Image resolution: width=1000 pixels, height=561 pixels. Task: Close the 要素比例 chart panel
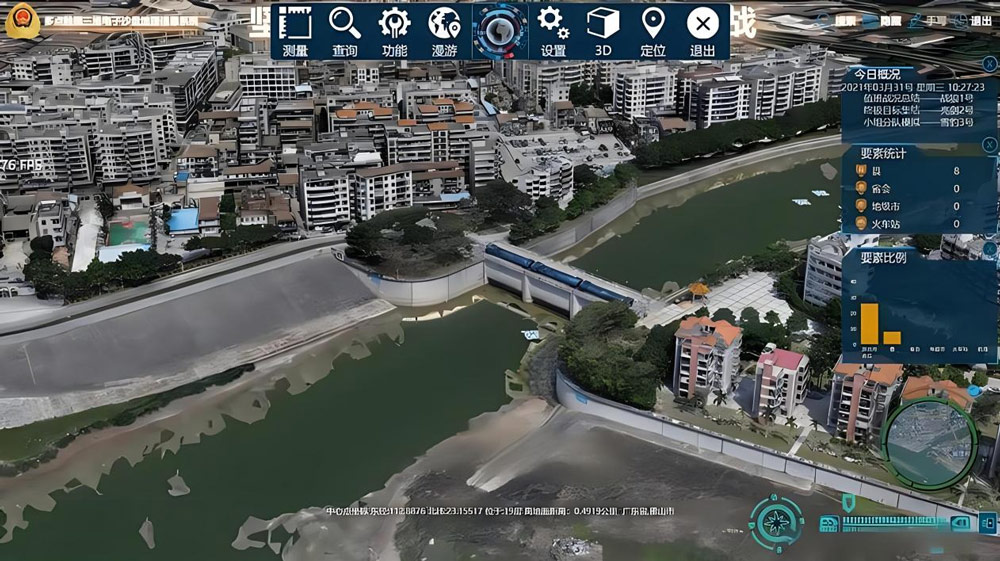[989, 248]
